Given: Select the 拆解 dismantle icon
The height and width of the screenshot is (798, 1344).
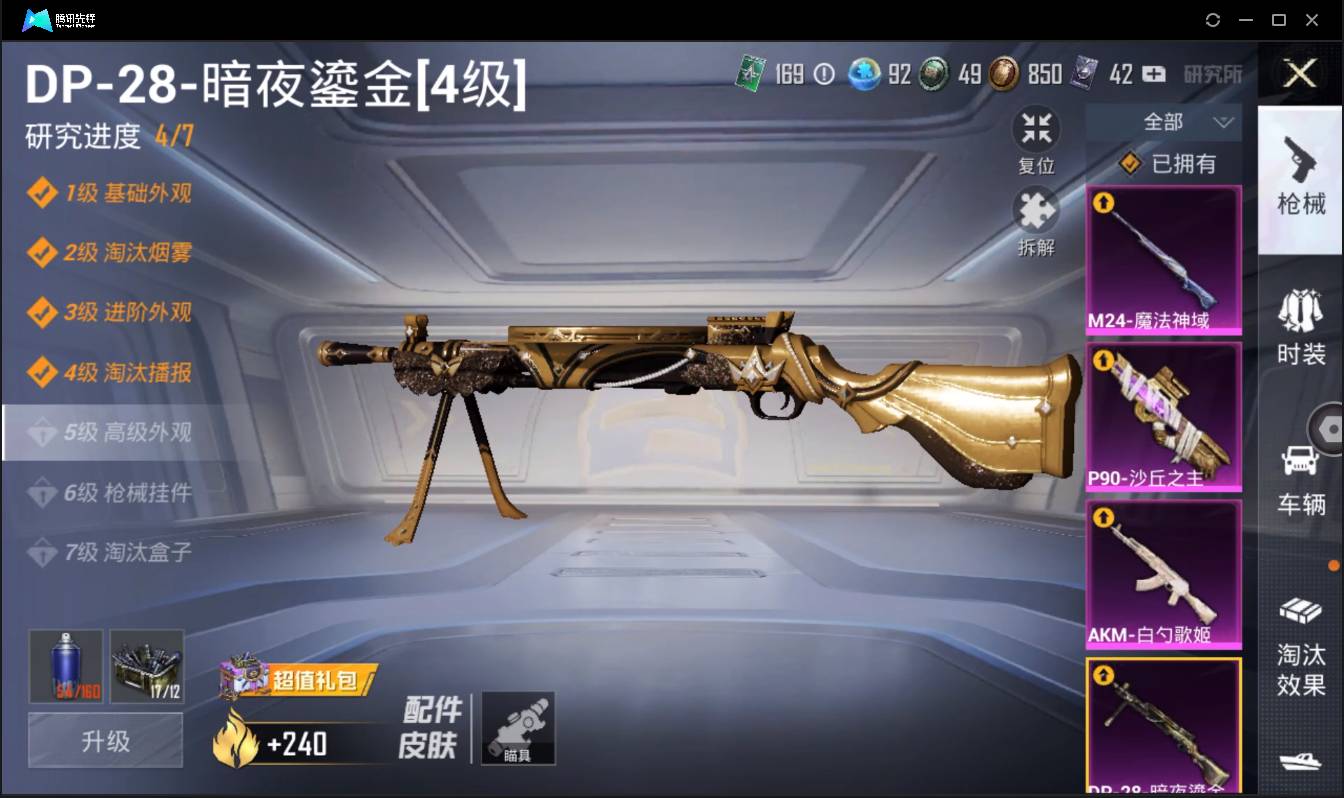Looking at the screenshot, I should tap(1036, 211).
